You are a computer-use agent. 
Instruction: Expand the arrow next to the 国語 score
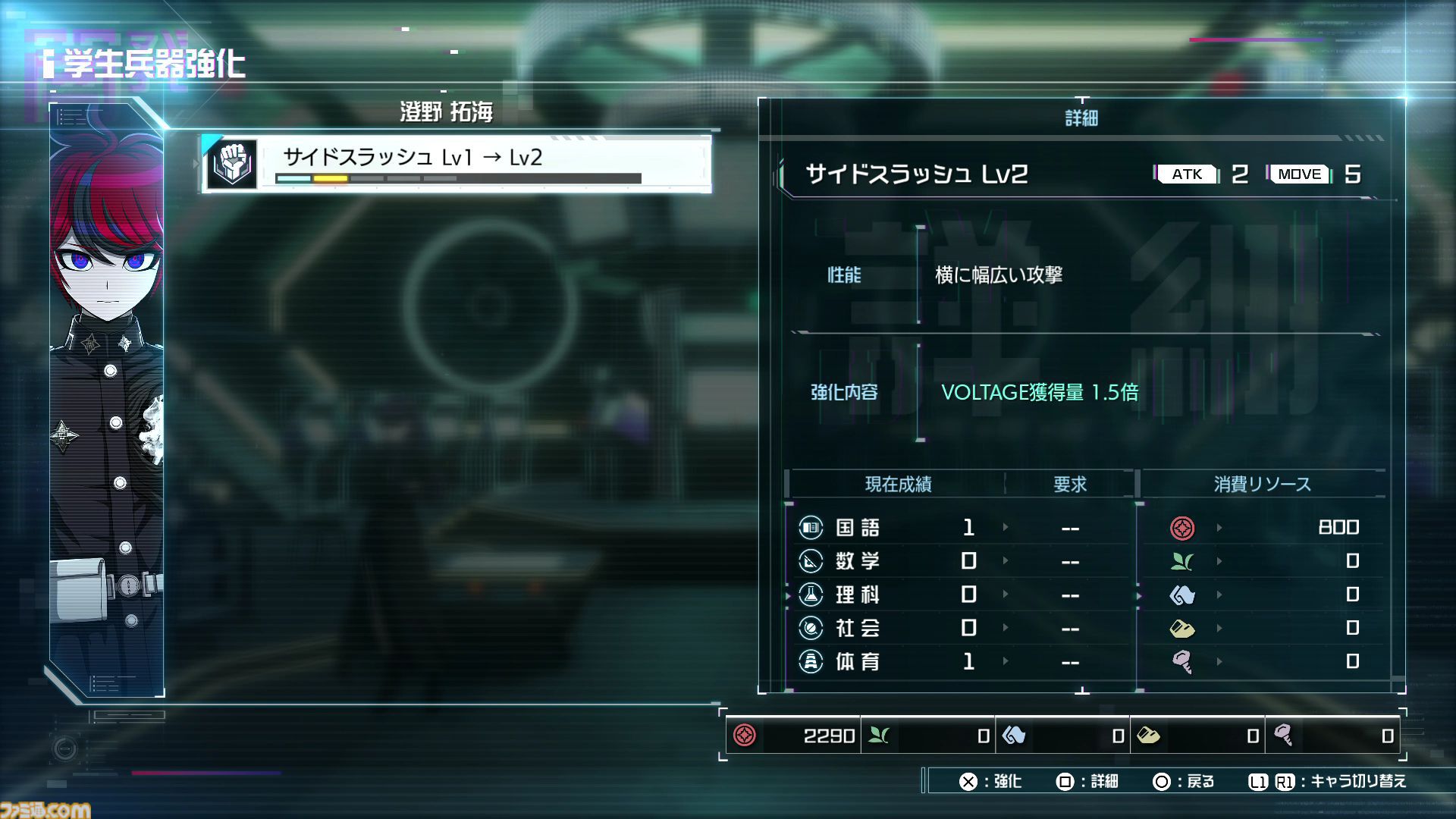pos(1006,527)
